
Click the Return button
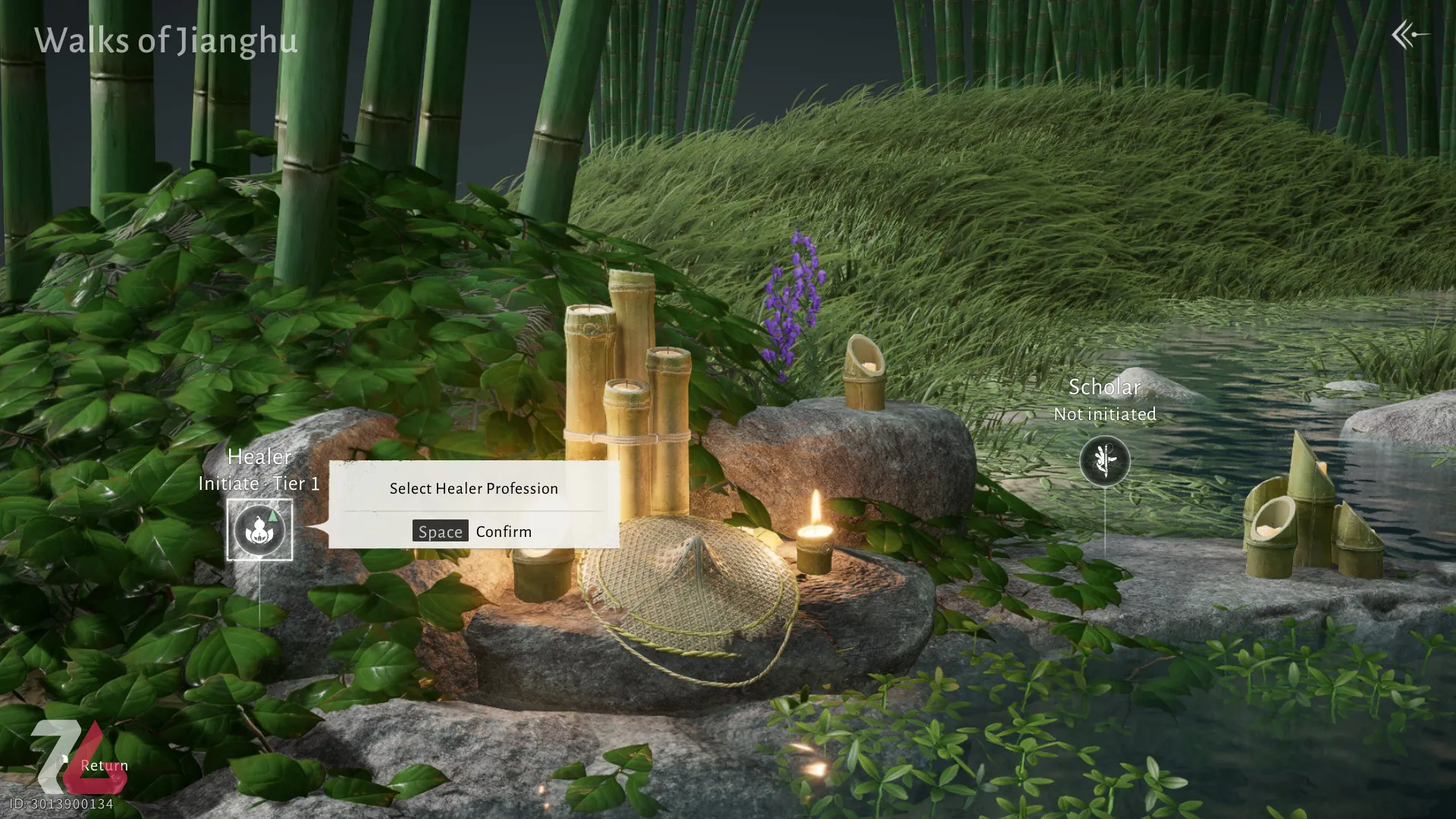103,765
